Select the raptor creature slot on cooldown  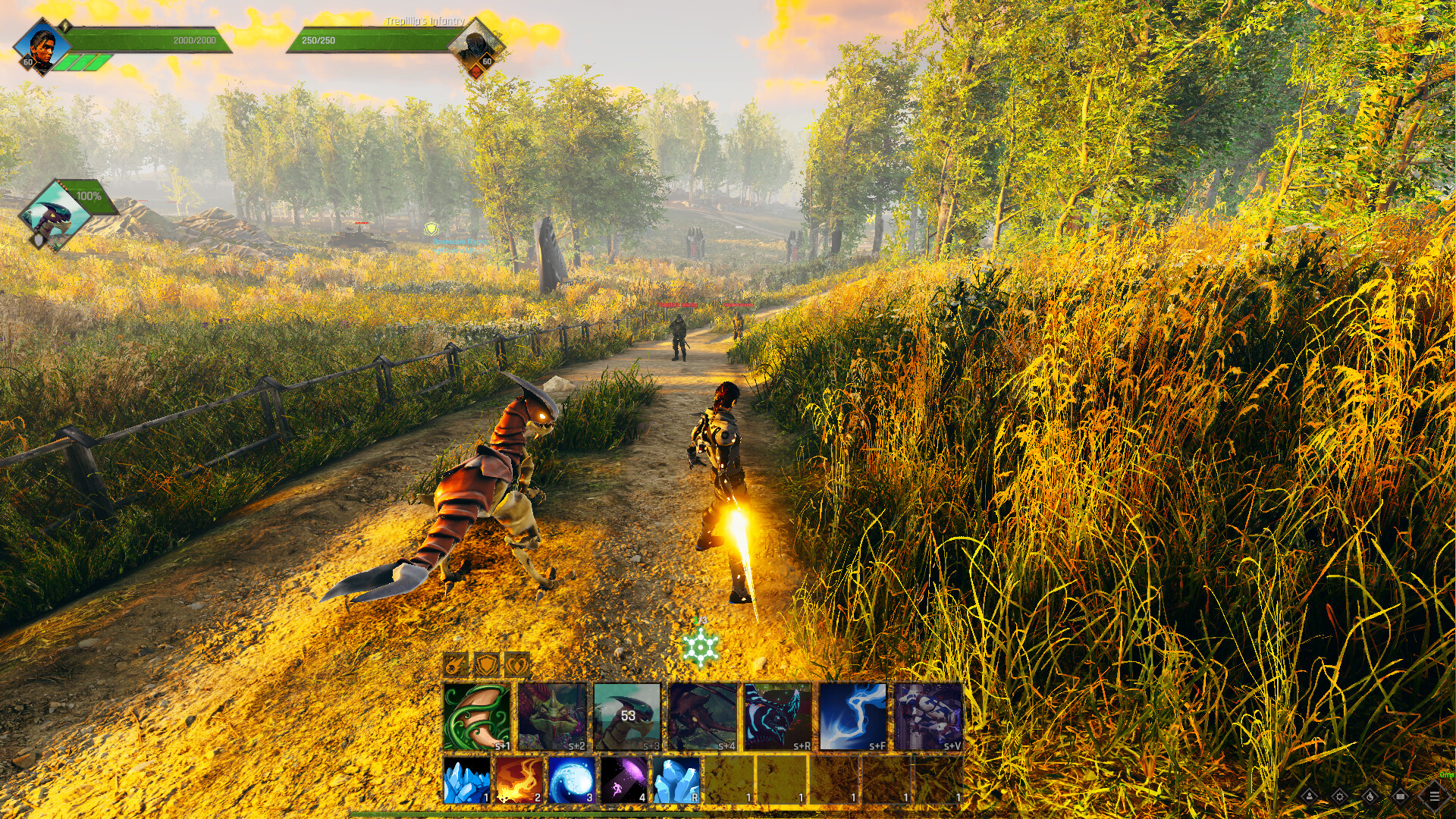tap(627, 717)
